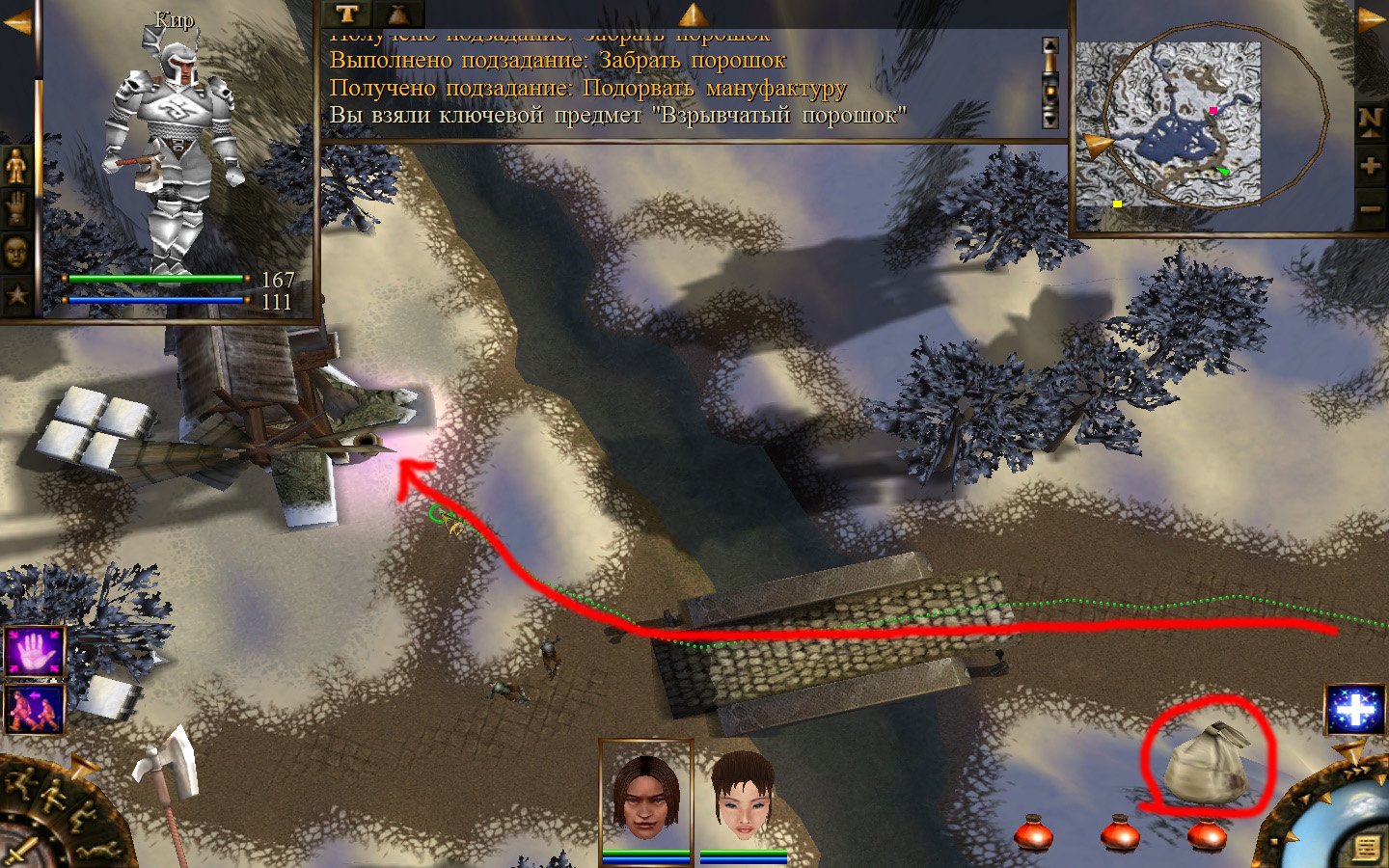Switch to the face icon tab

point(16,252)
